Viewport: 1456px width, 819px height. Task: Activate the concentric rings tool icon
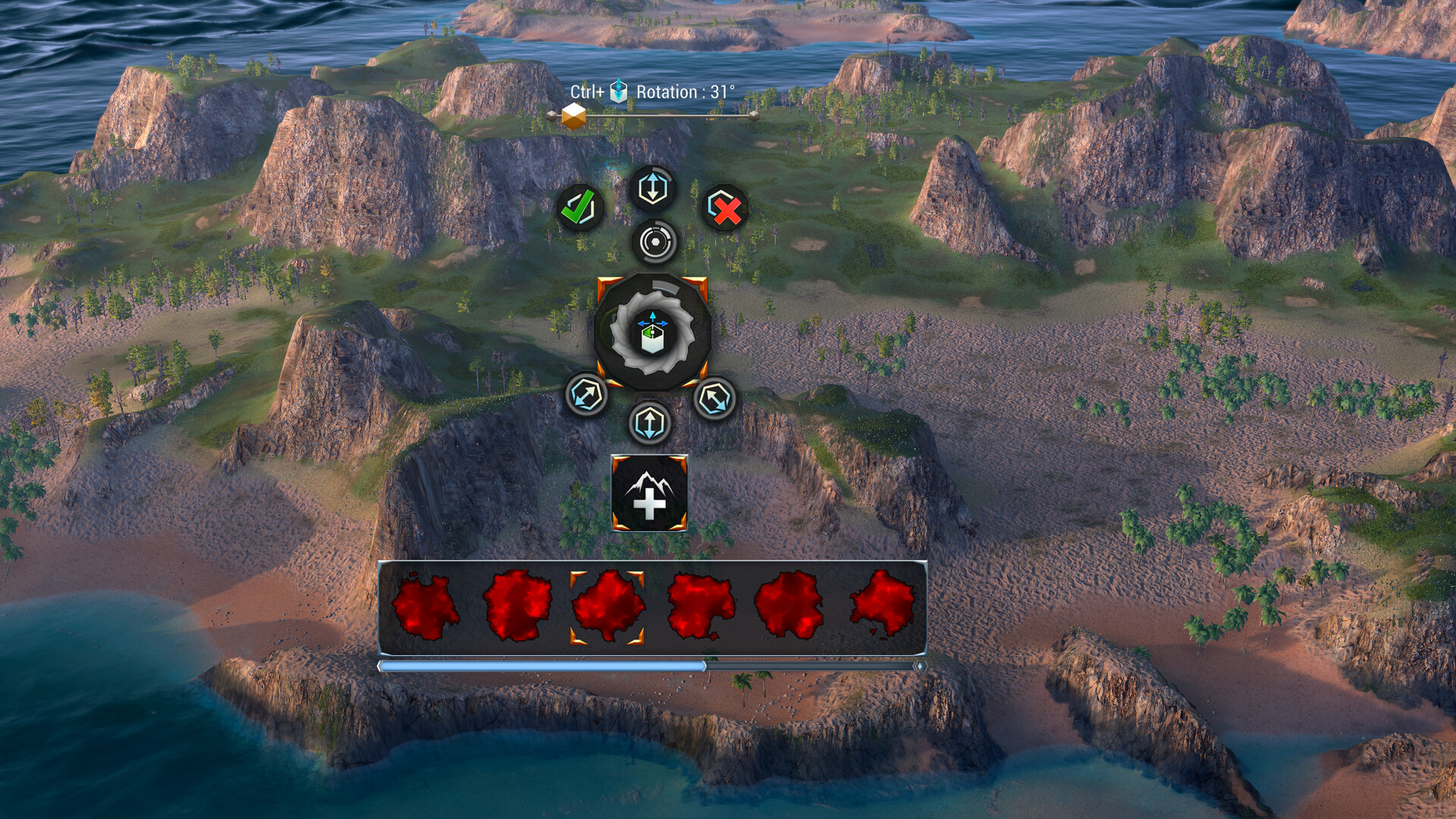point(654,242)
